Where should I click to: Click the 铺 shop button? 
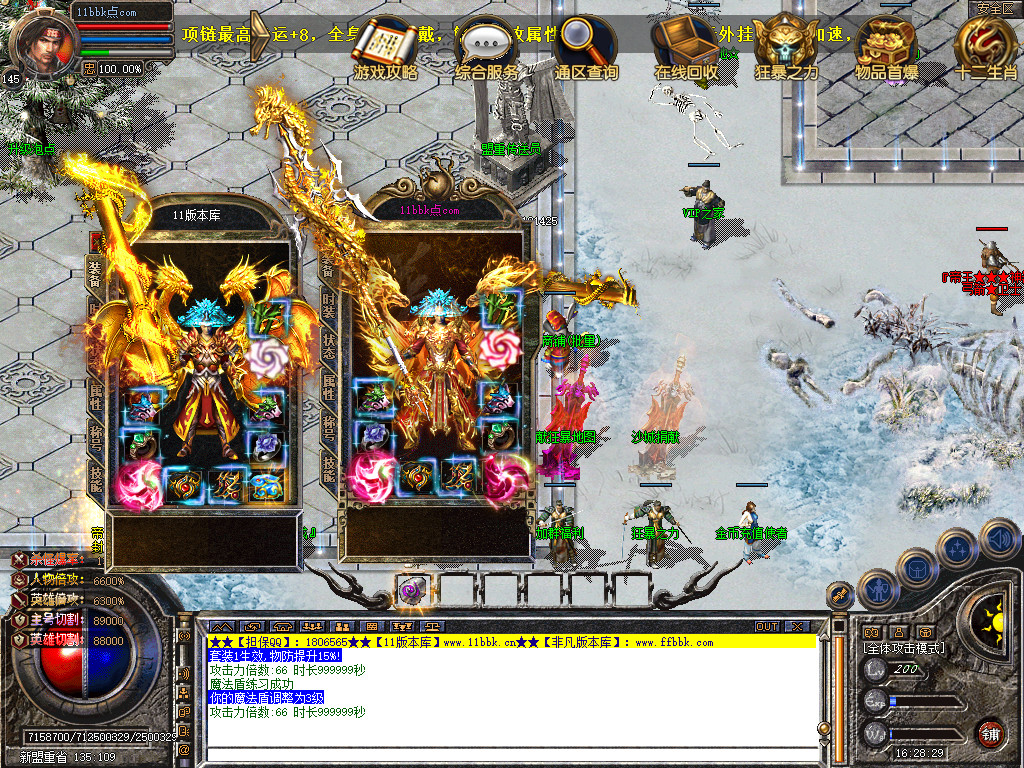(990, 734)
